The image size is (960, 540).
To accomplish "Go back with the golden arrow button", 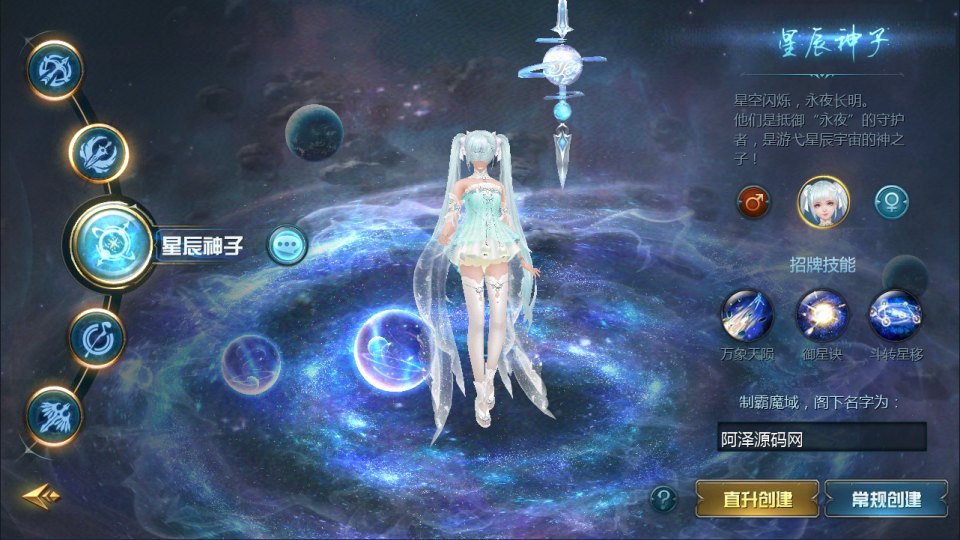I will (41, 495).
